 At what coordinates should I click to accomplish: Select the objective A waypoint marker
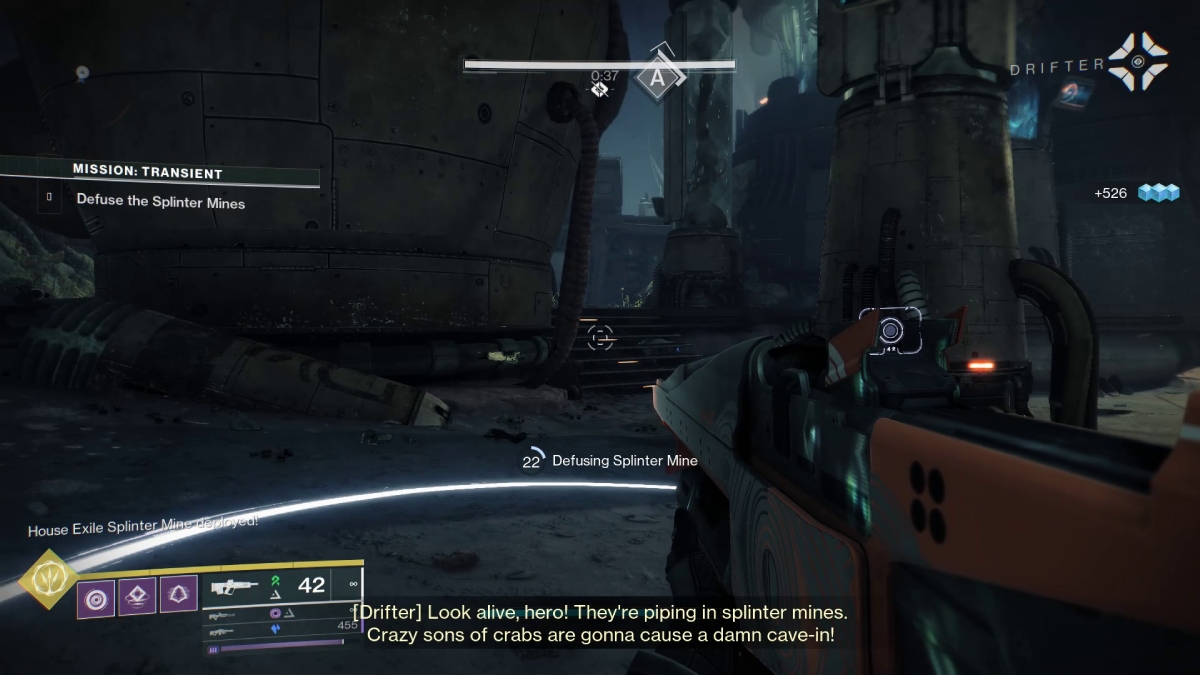pyautogui.click(x=656, y=77)
